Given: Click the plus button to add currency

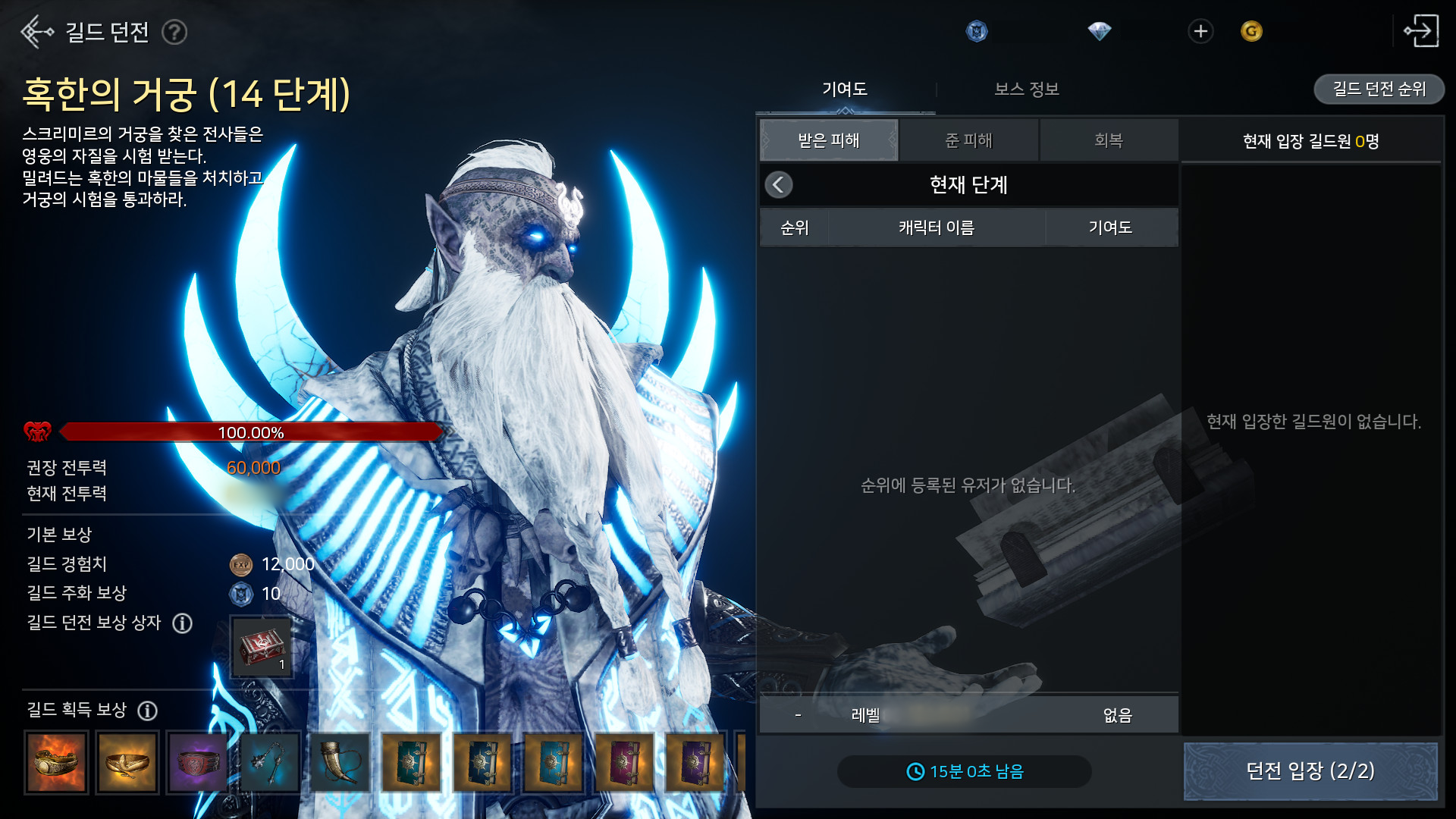Looking at the screenshot, I should 1200,32.
